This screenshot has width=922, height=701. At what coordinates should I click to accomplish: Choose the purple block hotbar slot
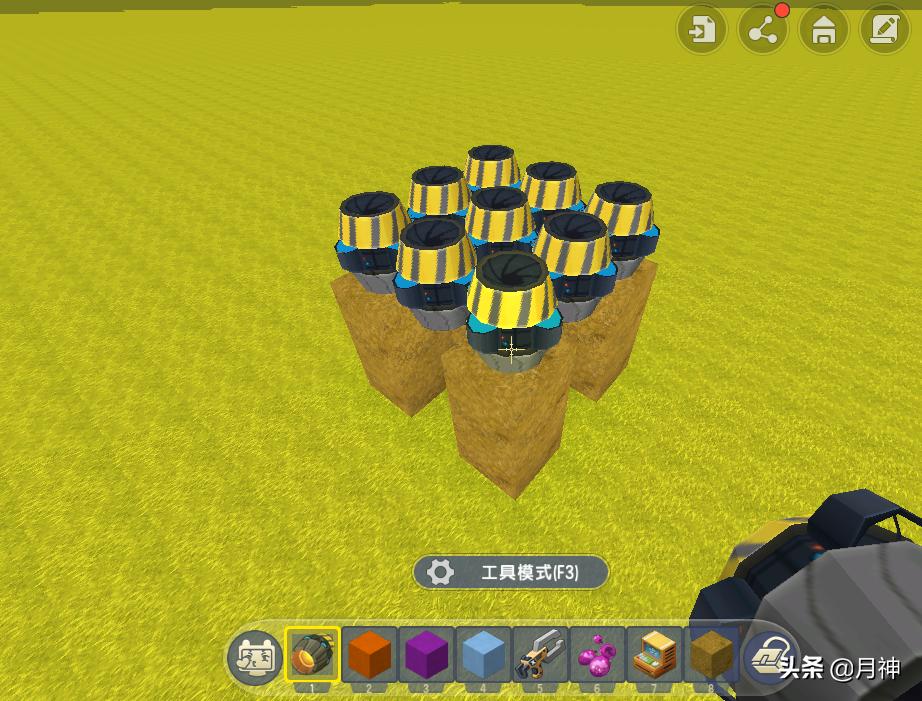[x=426, y=655]
